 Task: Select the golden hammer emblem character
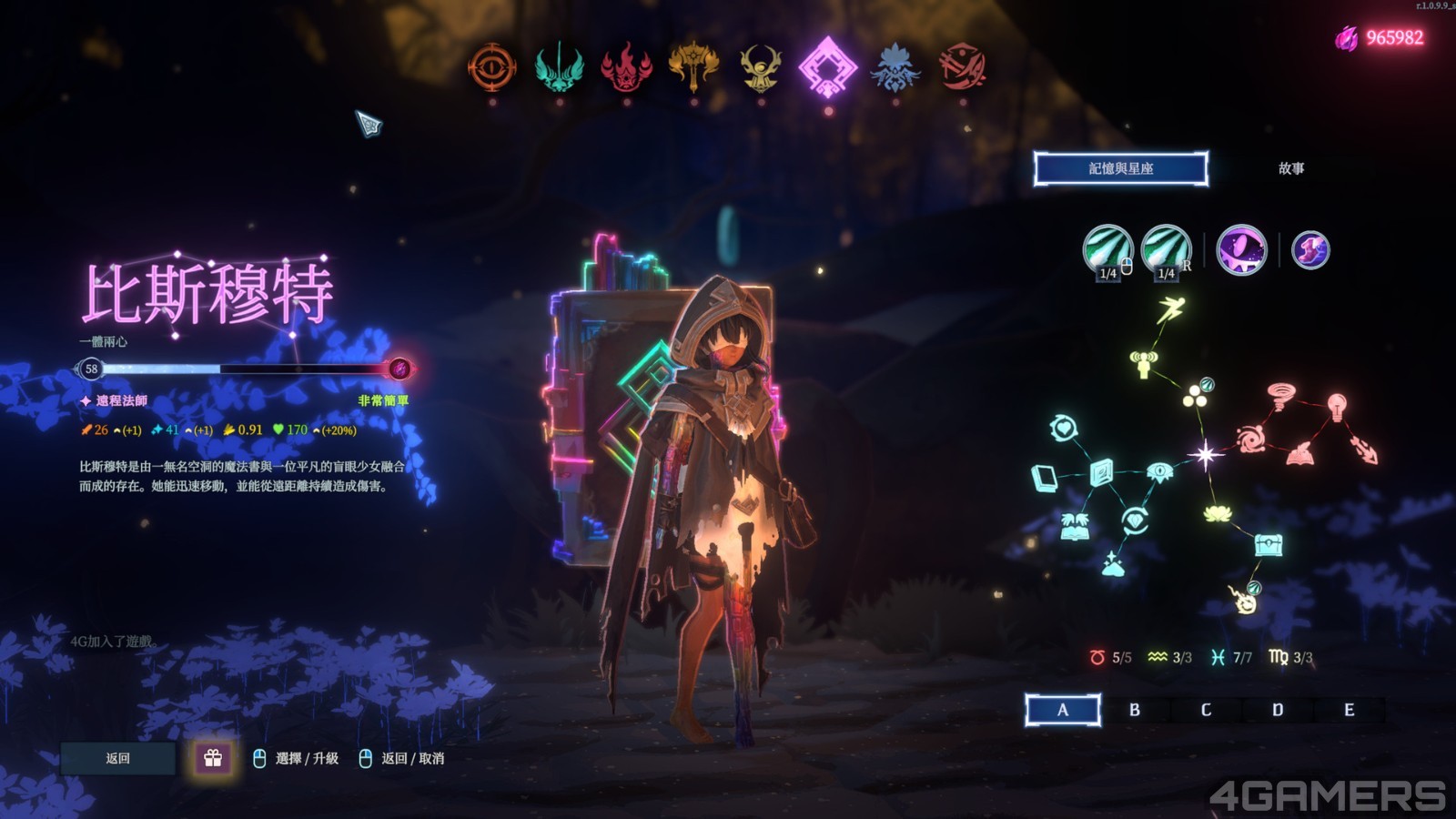pos(693,66)
